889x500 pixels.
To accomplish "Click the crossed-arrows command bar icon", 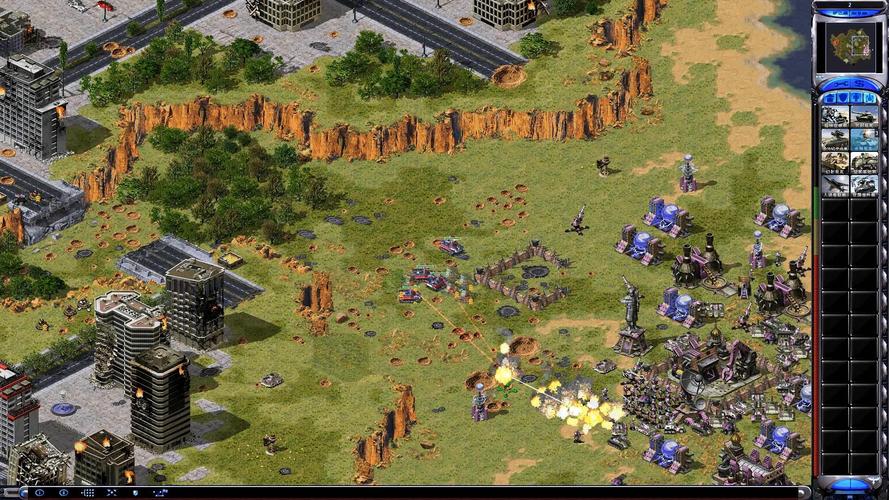I will click(x=110, y=493).
